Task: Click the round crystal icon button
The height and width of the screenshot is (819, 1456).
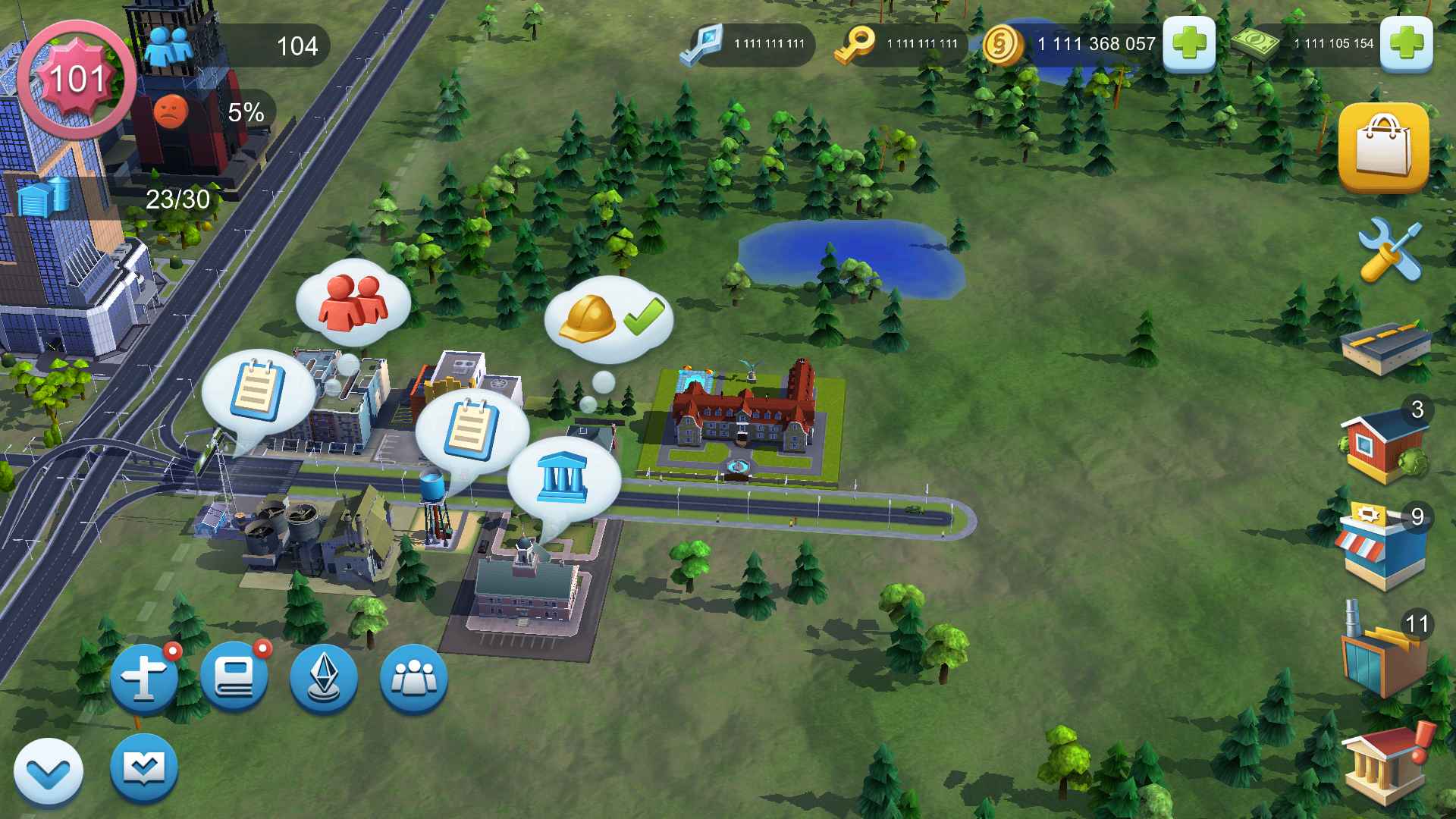Action: tap(324, 677)
